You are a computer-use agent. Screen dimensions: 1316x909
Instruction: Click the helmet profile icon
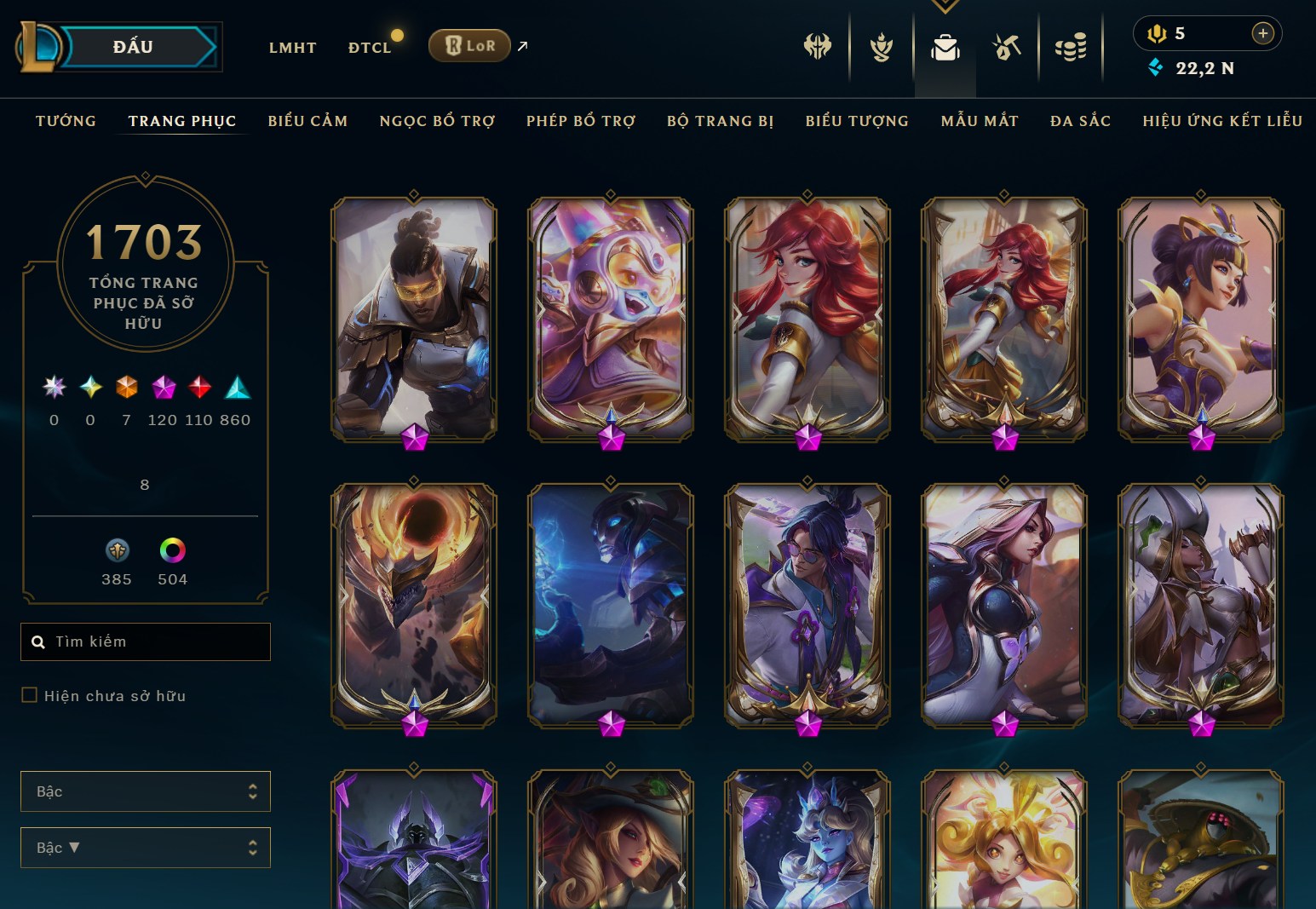[x=816, y=49]
